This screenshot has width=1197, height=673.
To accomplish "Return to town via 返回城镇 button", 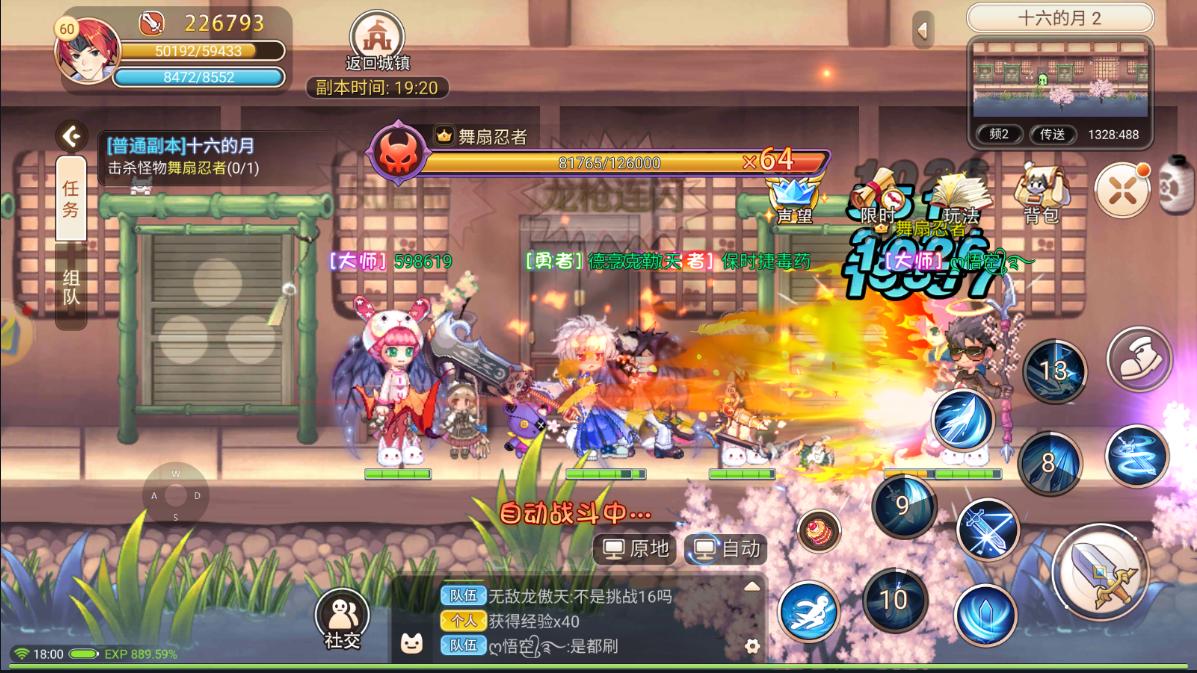I will tap(377, 40).
